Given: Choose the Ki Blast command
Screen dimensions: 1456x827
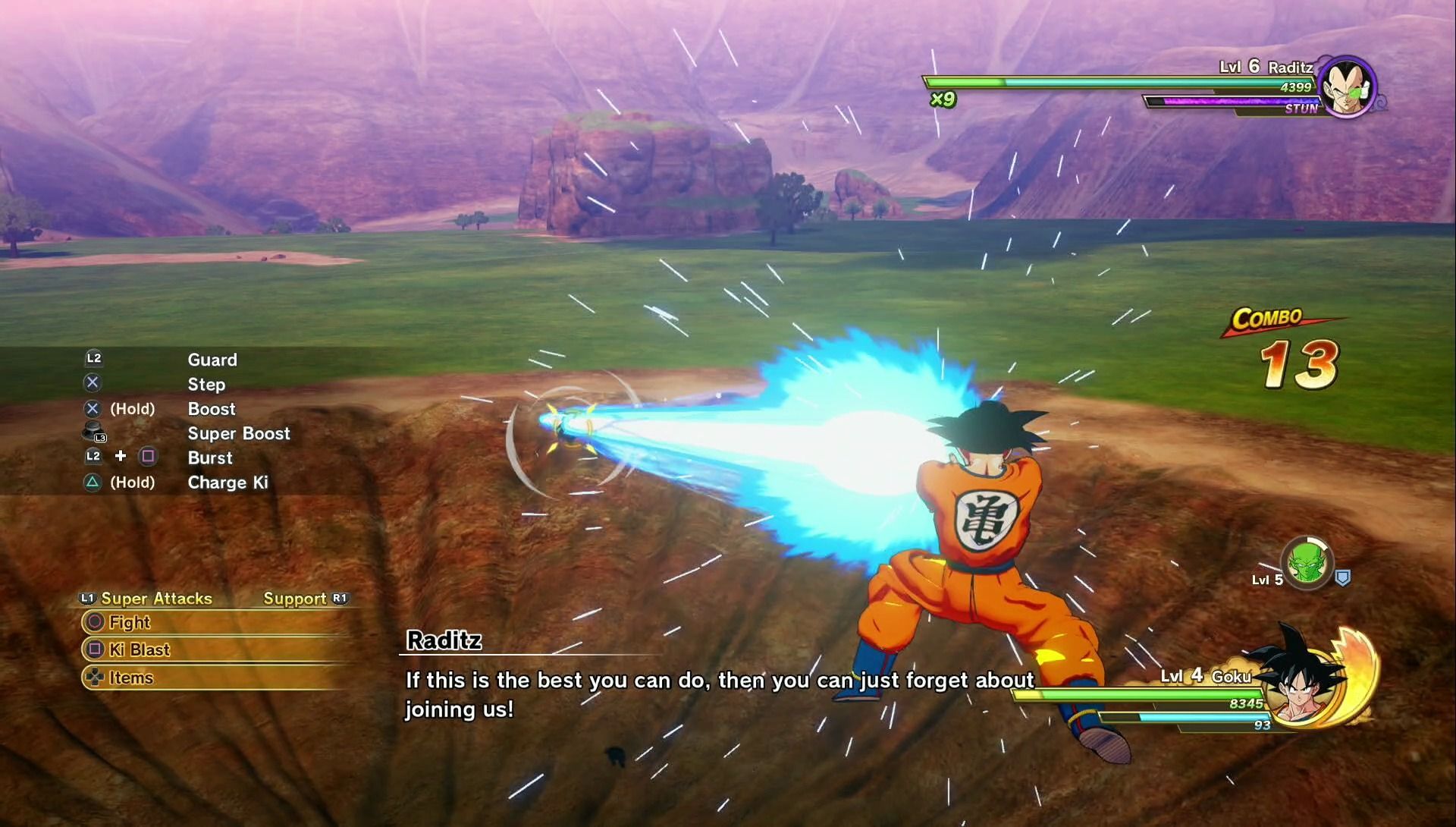Looking at the screenshot, I should pyautogui.click(x=139, y=650).
